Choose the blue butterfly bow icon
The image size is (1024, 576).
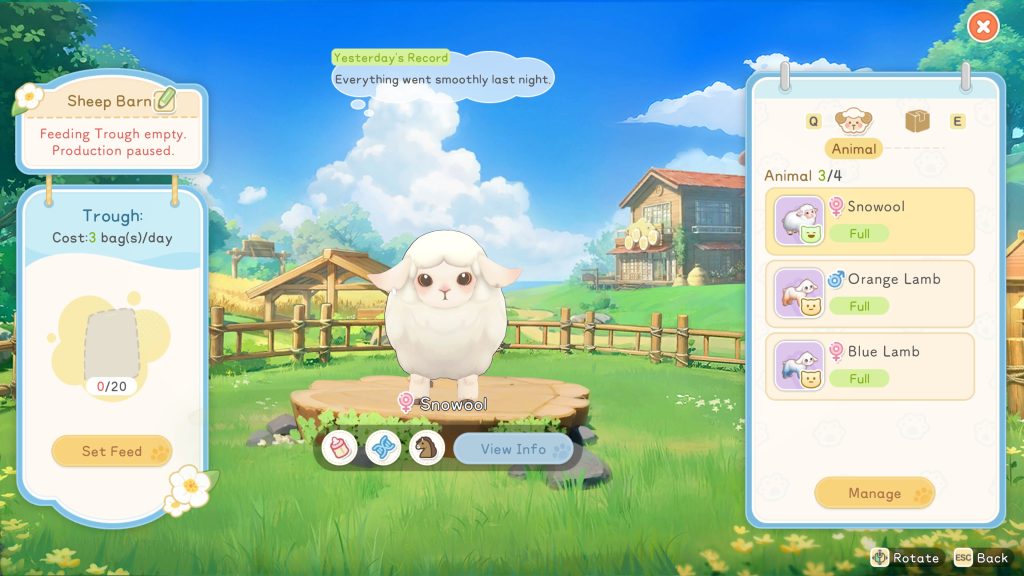point(384,448)
